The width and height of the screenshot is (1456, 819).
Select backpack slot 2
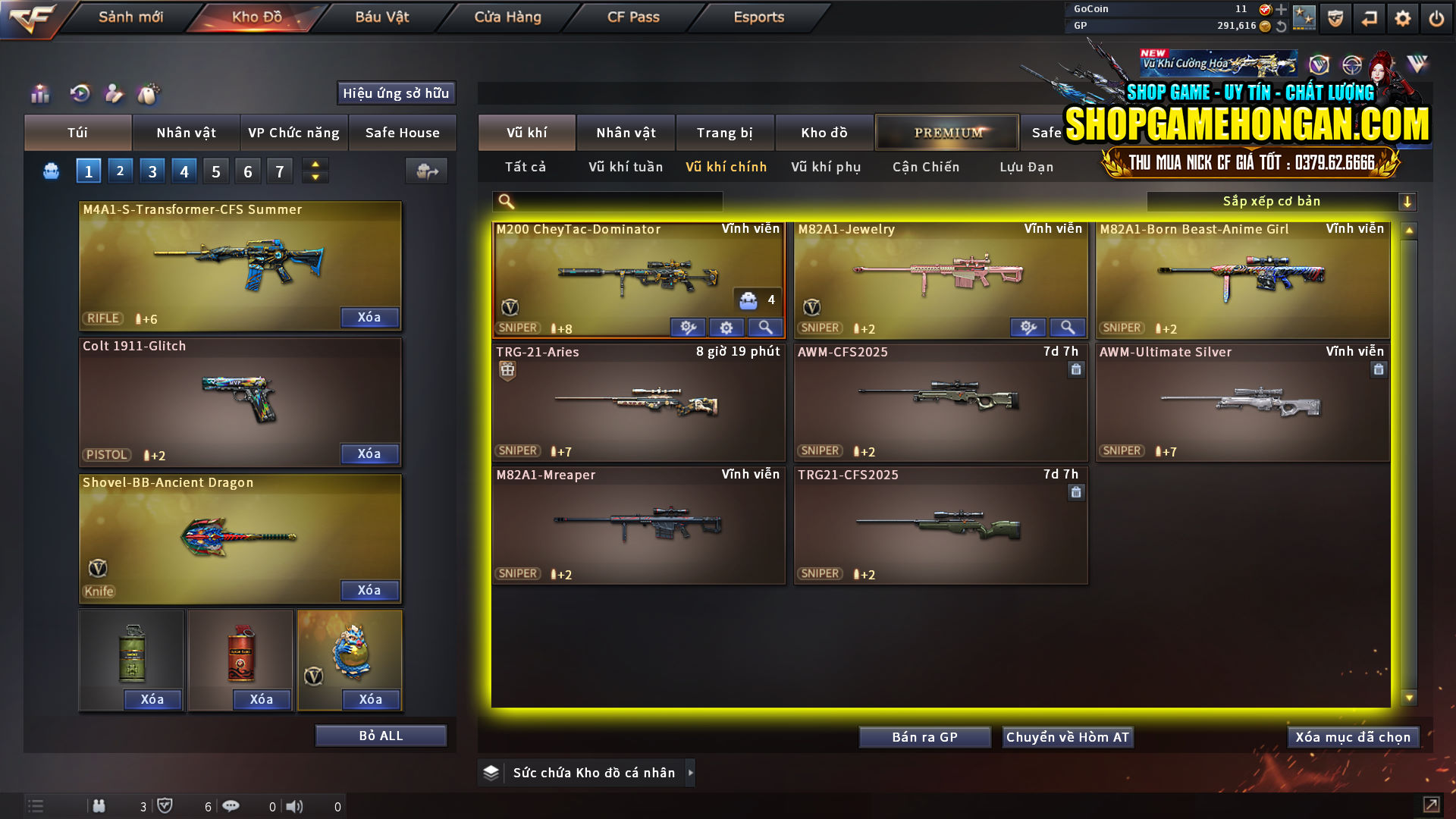point(120,171)
